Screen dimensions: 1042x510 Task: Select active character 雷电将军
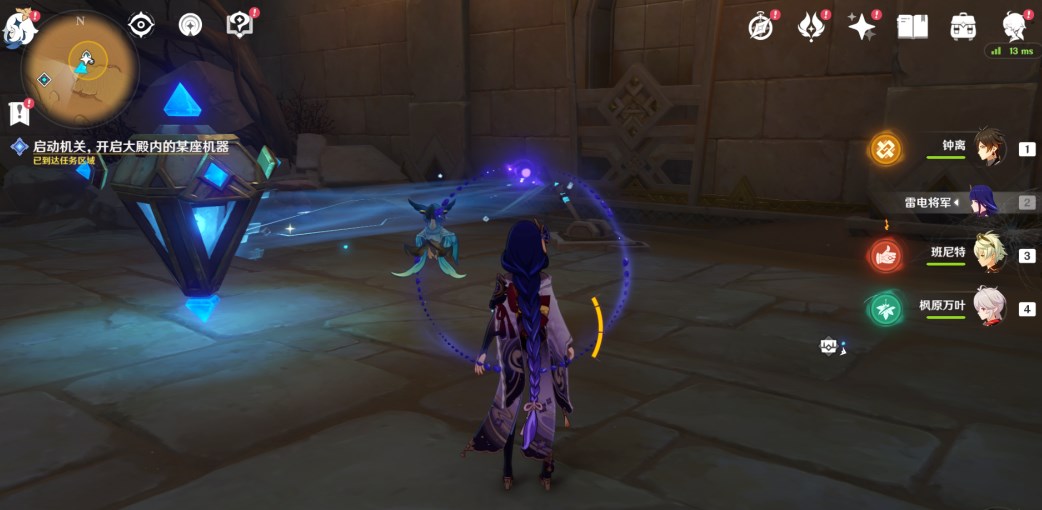(x=984, y=202)
